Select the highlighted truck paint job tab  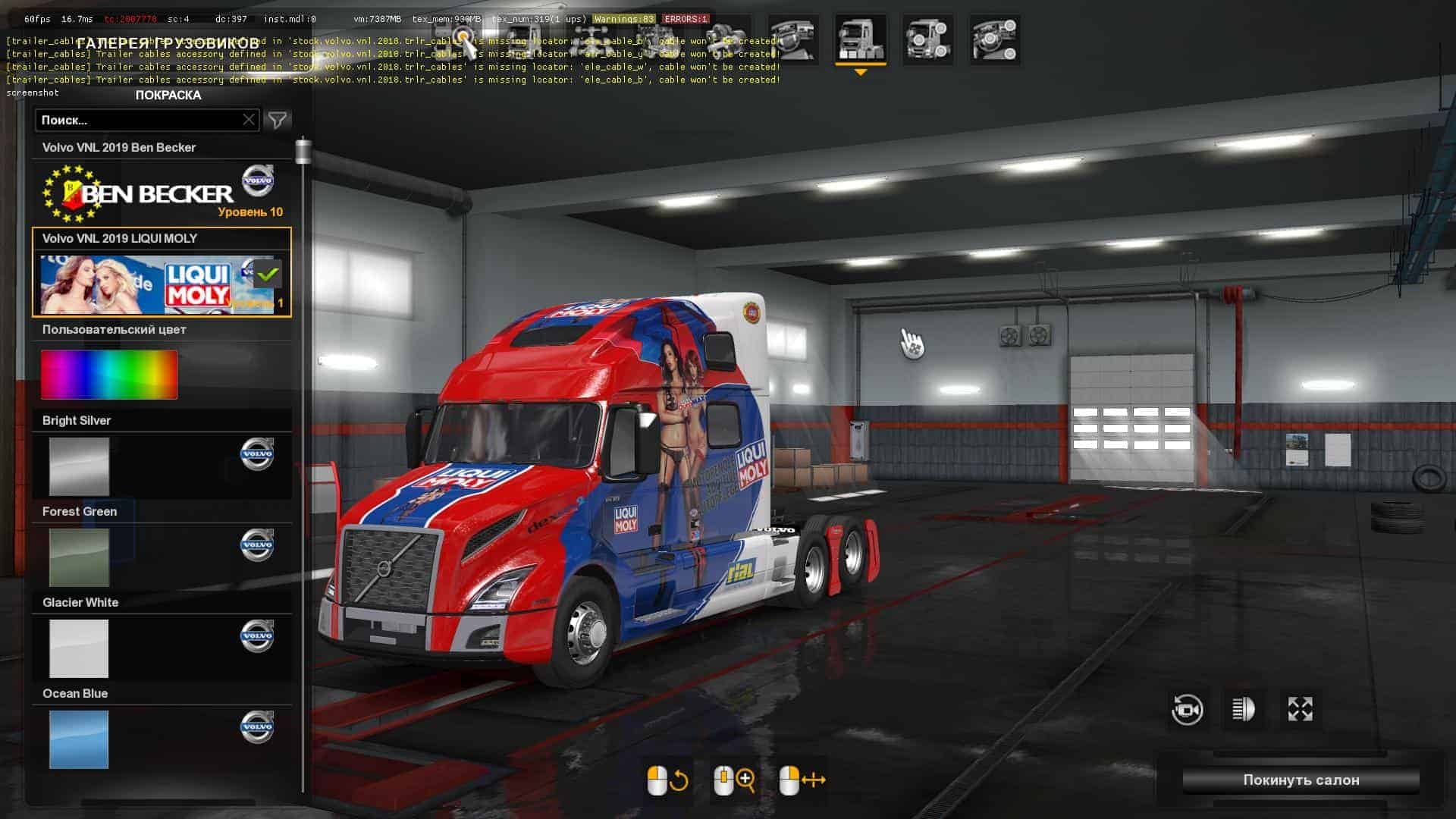click(860, 39)
